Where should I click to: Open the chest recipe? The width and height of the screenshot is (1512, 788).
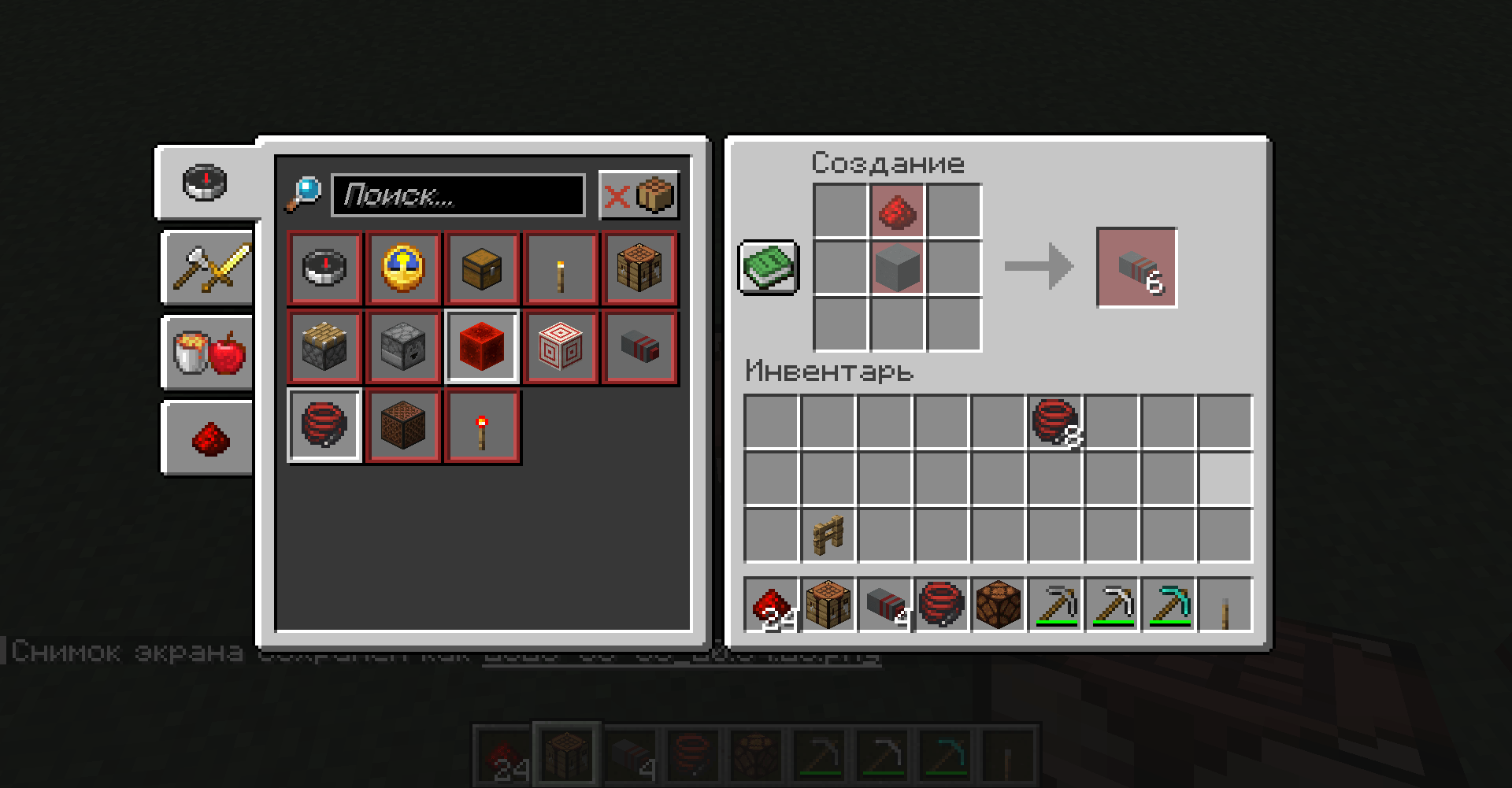point(482,268)
